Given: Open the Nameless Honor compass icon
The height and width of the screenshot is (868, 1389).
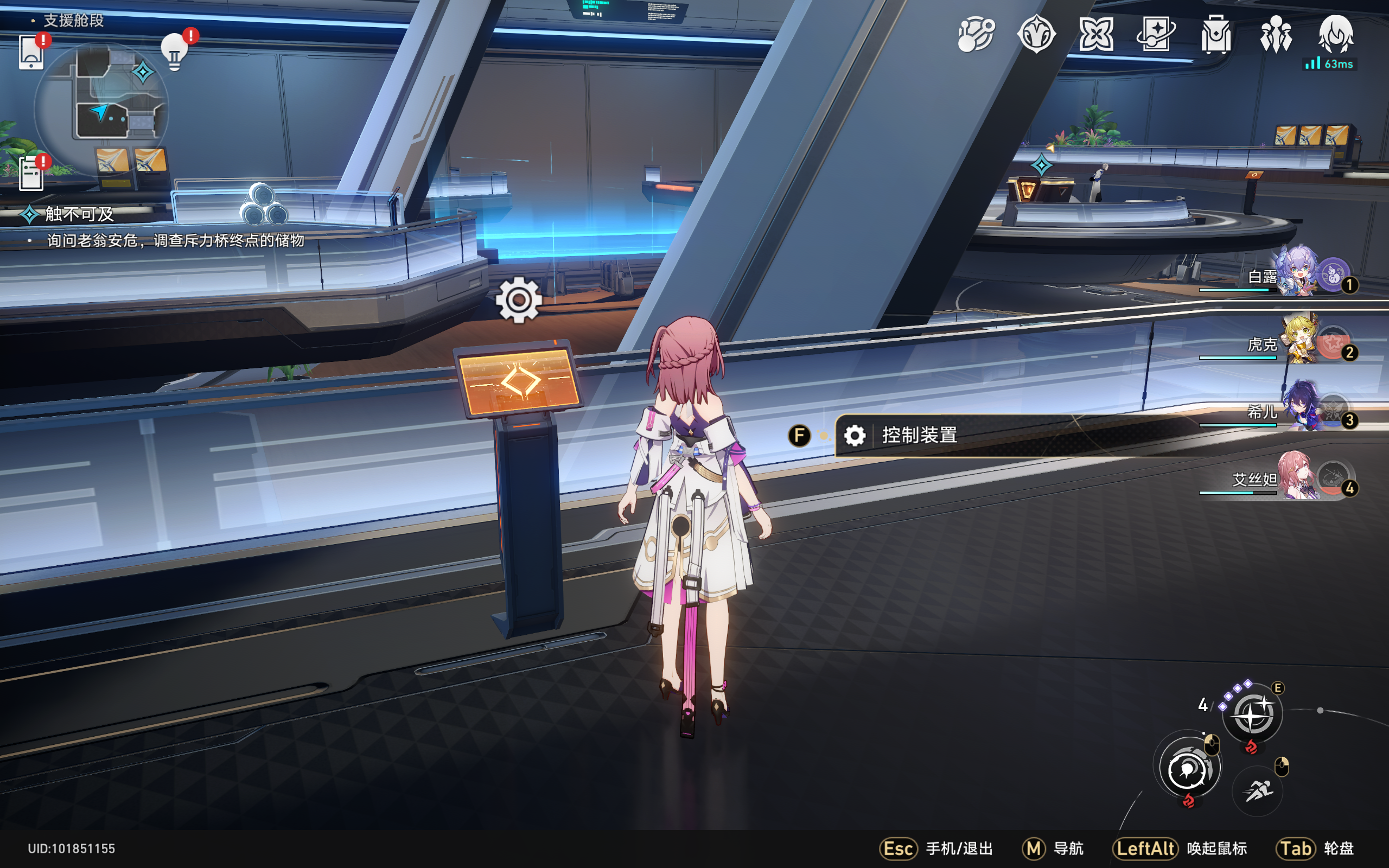Looking at the screenshot, I should (x=1036, y=34).
